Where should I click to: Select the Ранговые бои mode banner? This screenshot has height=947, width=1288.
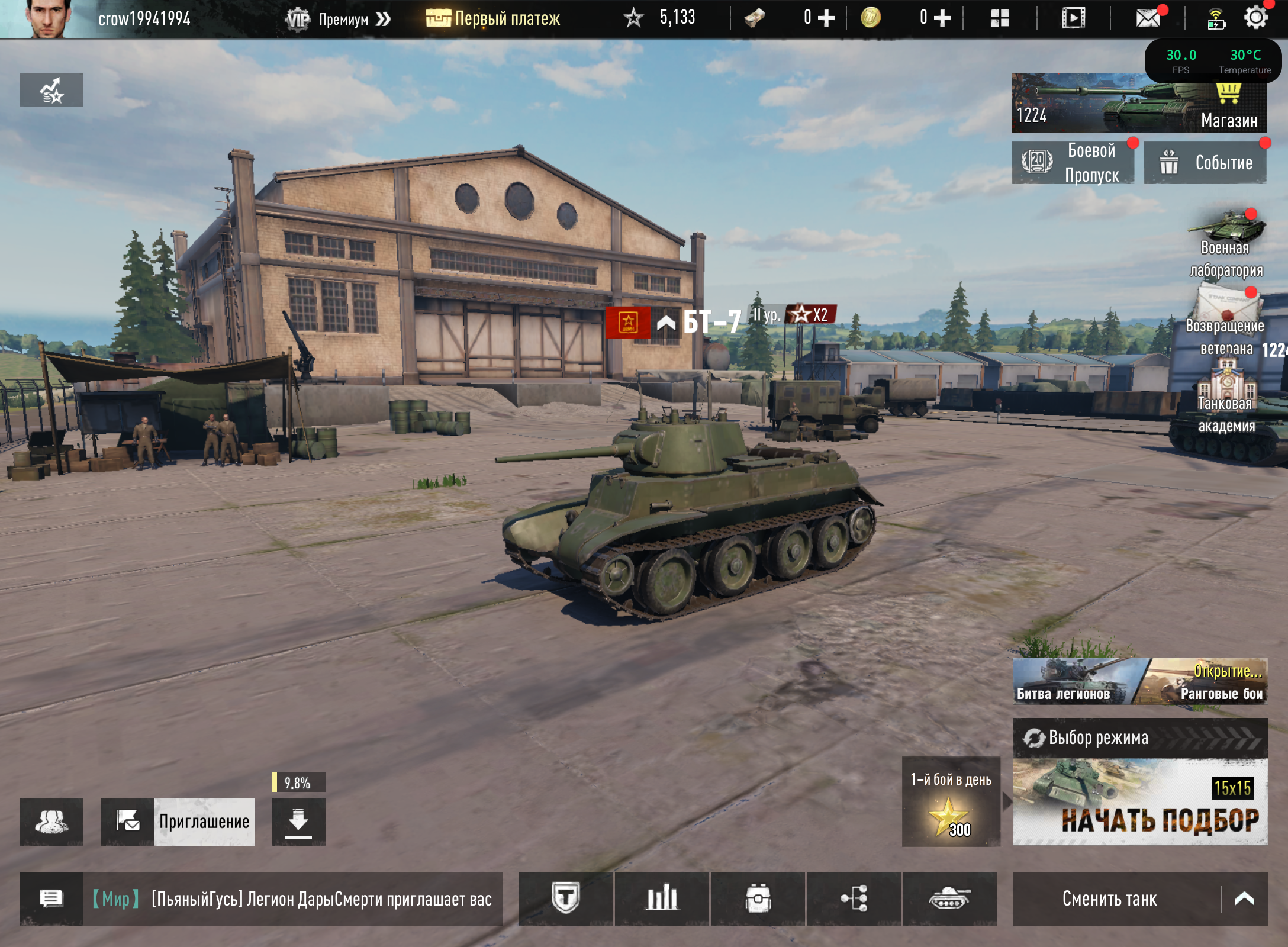coord(1207,682)
